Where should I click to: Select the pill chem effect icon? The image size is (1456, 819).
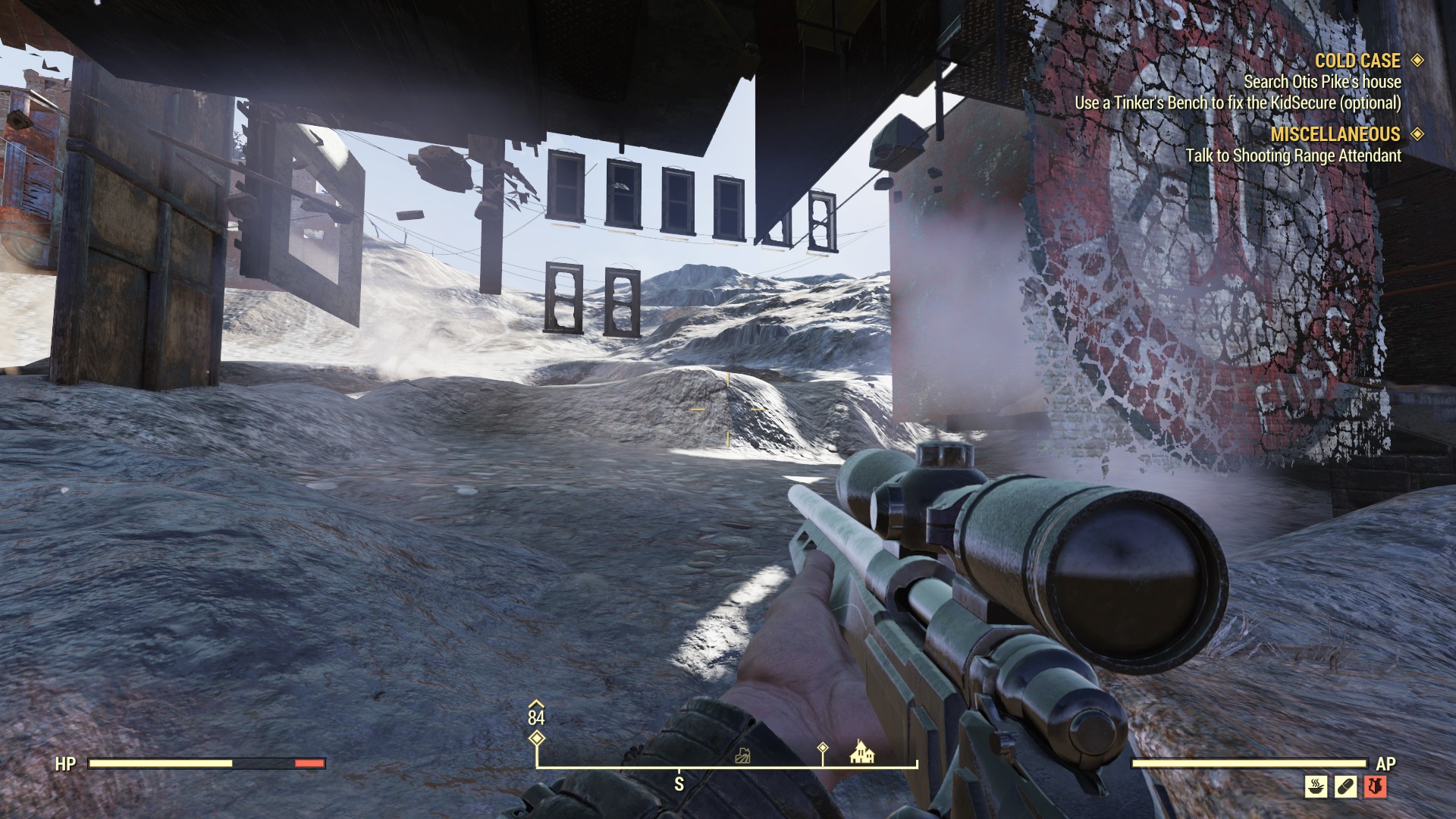1345,786
